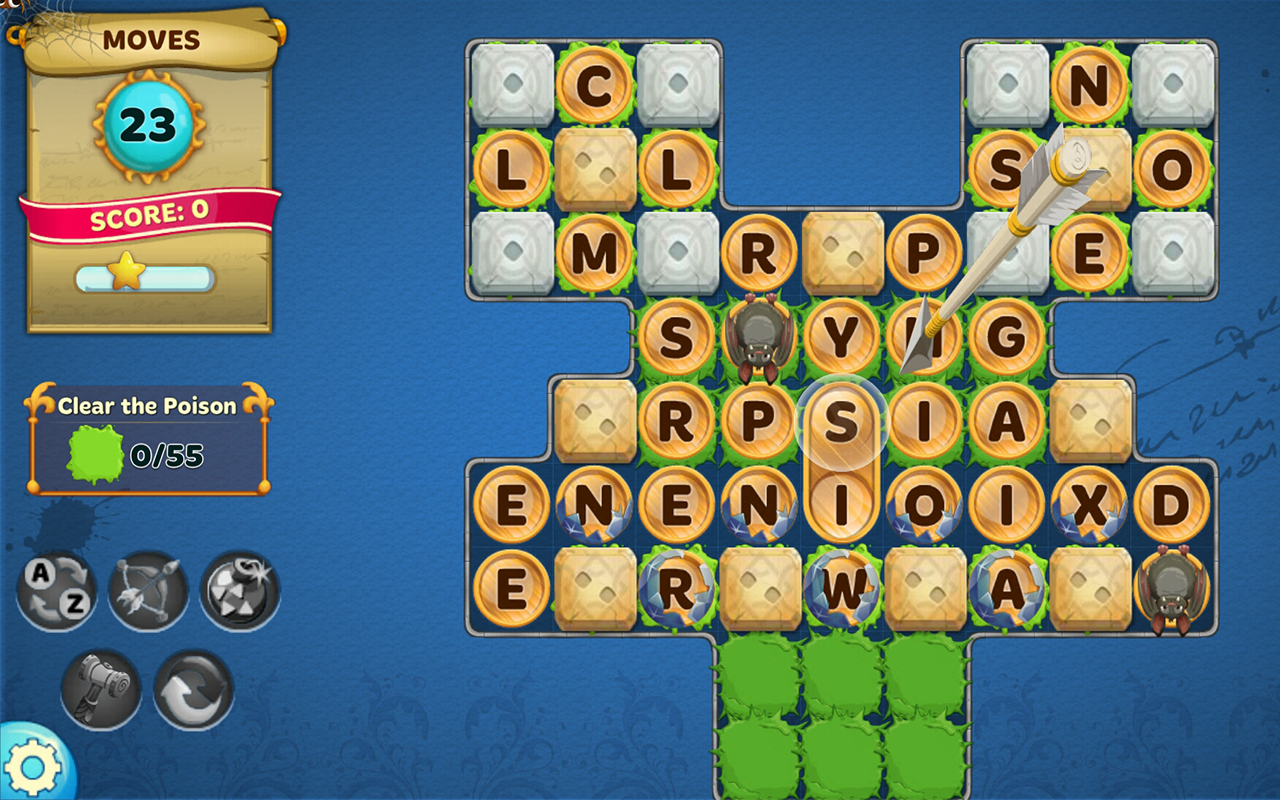
Task: Click the SCORE: 0 ribbon banner
Action: (148, 215)
